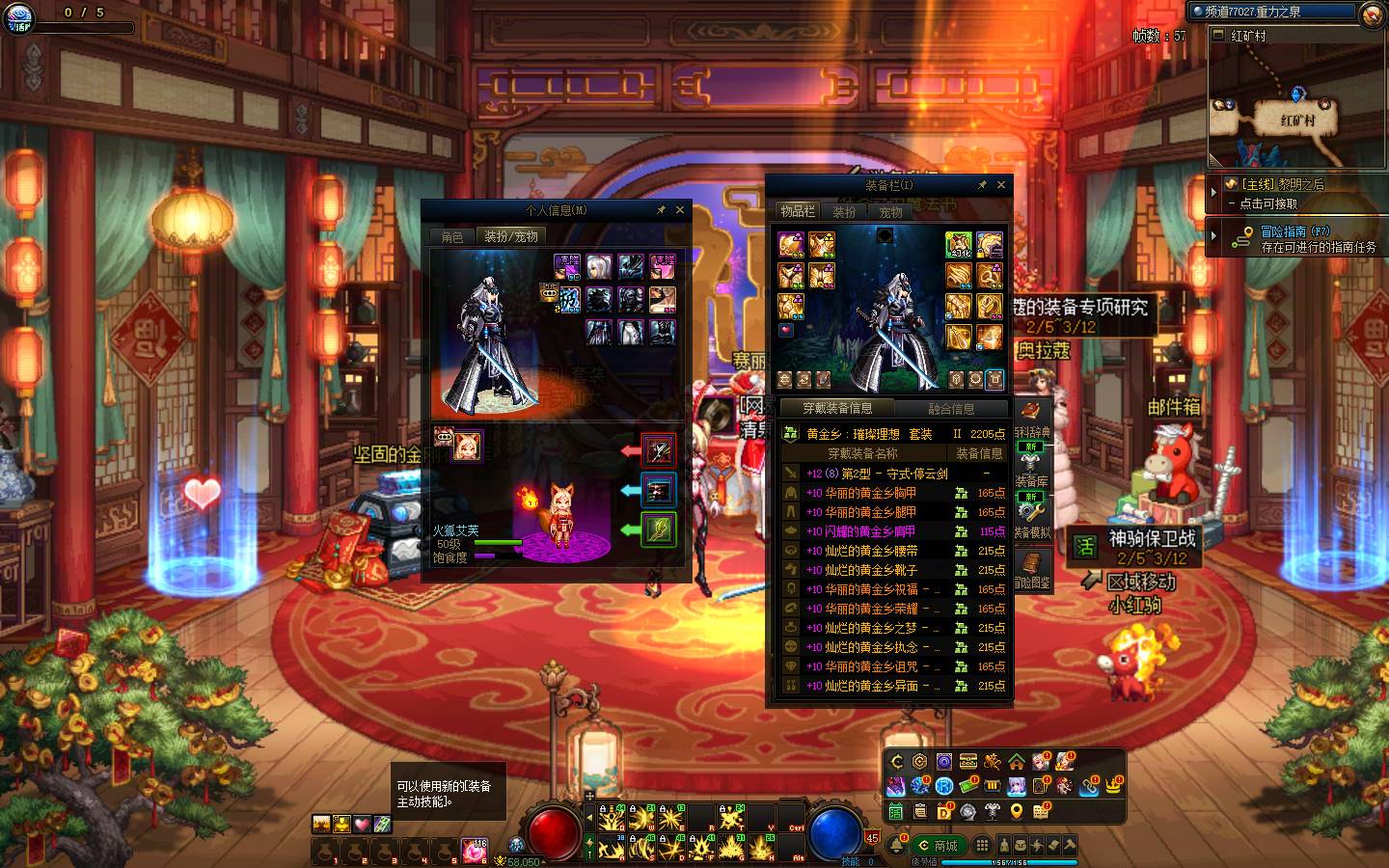Show the 融合信息 fusion info tab
Screen dimensions: 1389x868
pos(950,409)
